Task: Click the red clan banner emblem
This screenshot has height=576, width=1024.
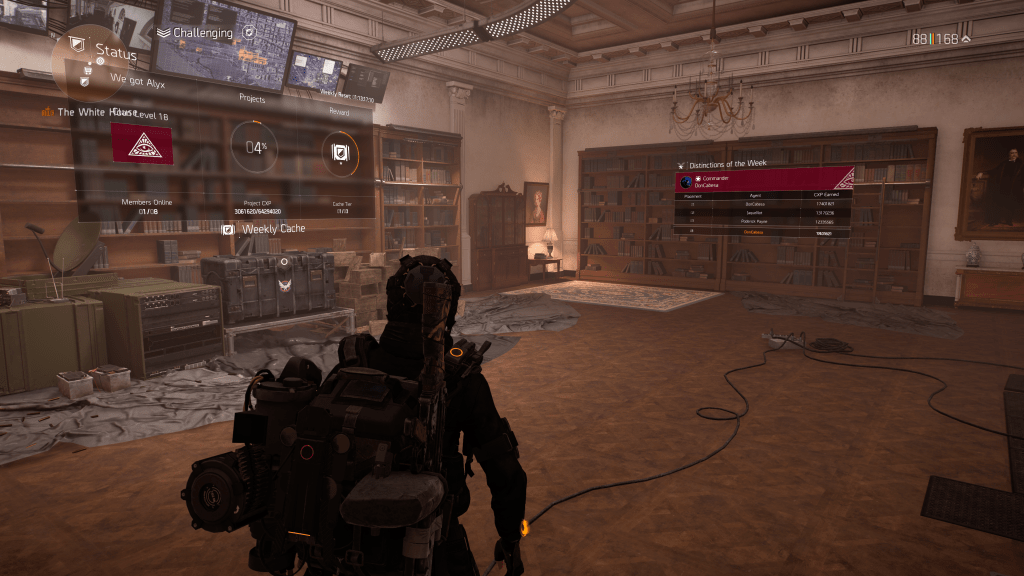Action: pos(142,144)
